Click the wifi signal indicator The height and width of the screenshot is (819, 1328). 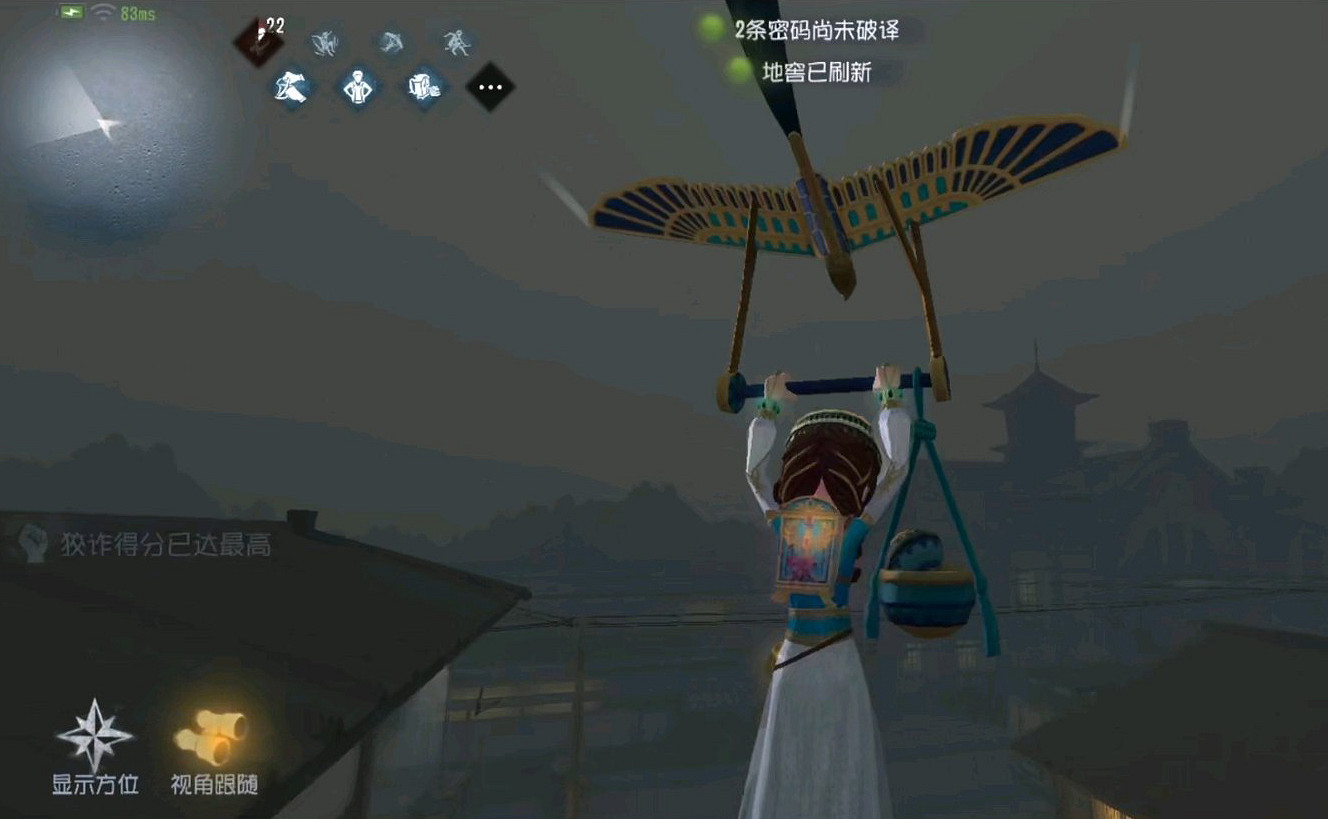(x=102, y=12)
